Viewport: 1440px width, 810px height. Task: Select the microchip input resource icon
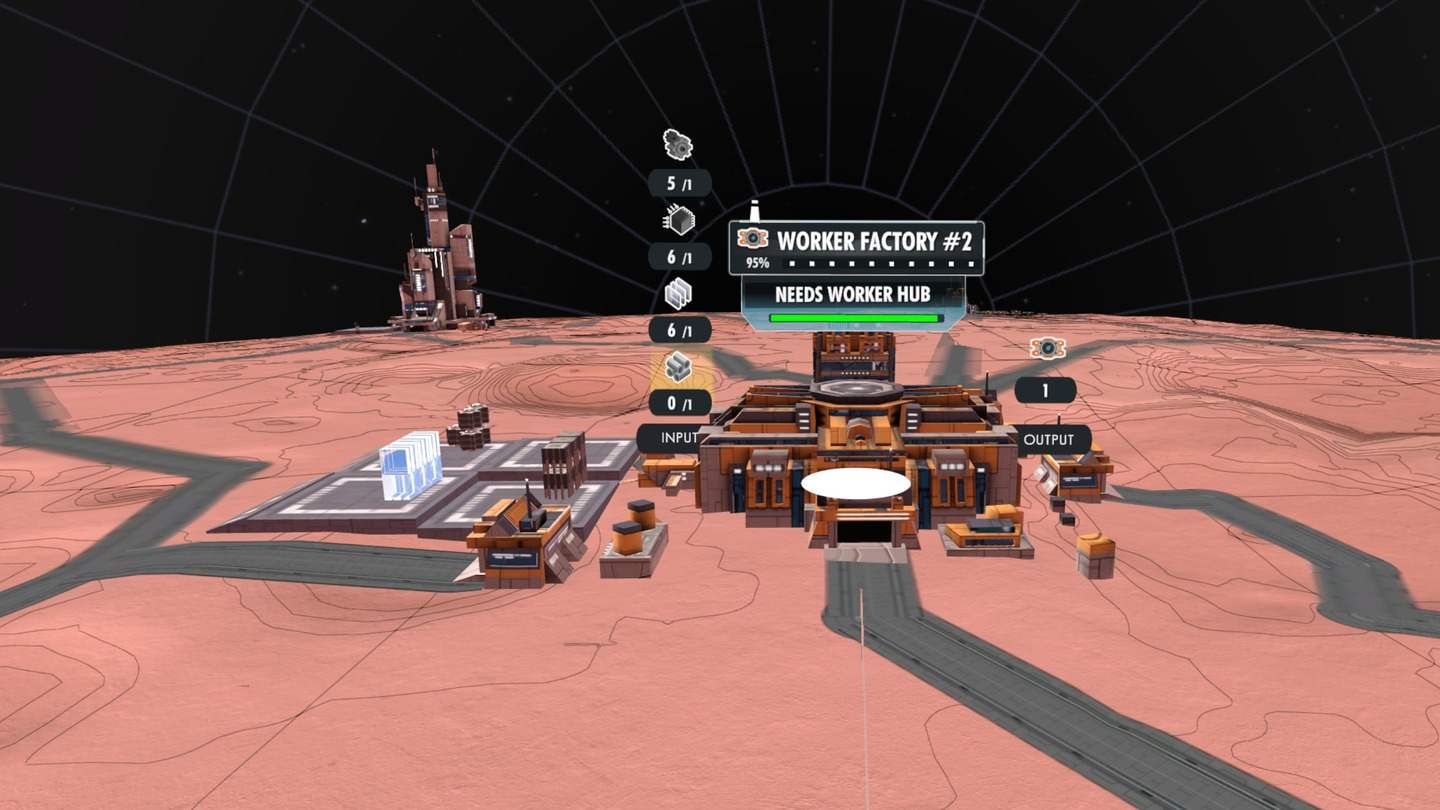[679, 220]
